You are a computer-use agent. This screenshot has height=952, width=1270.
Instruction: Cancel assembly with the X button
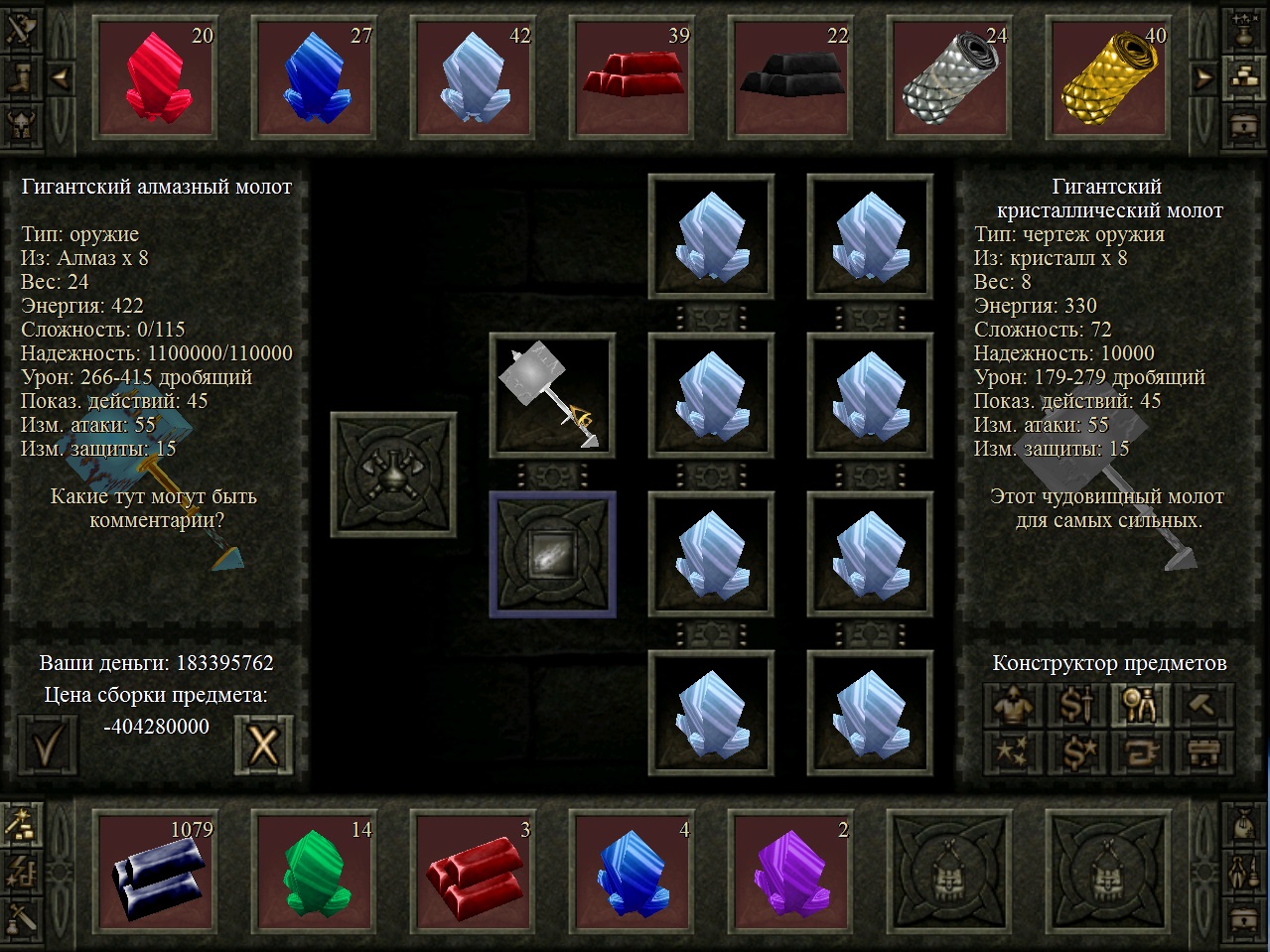pos(263,744)
